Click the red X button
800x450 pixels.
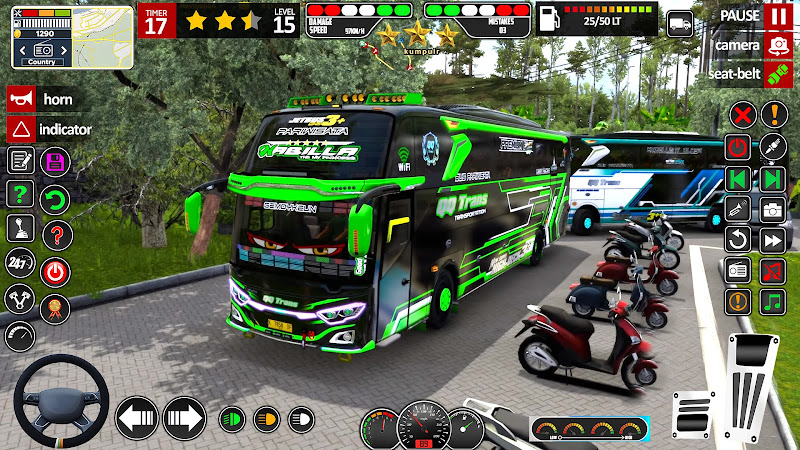coord(741,115)
